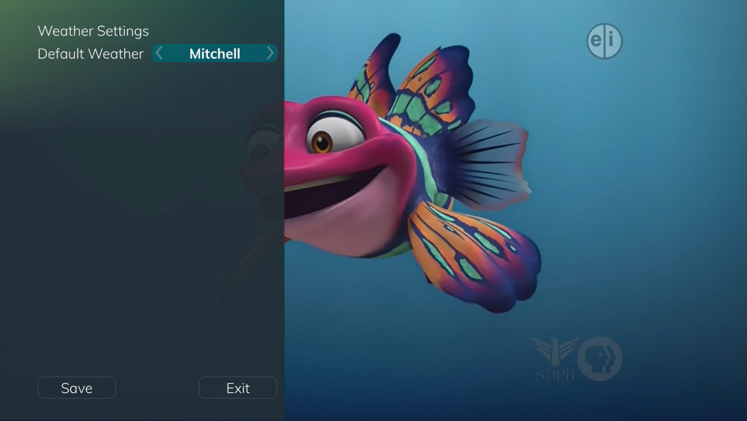The width and height of the screenshot is (747, 421).
Task: Save the weather settings
Action: point(77,388)
